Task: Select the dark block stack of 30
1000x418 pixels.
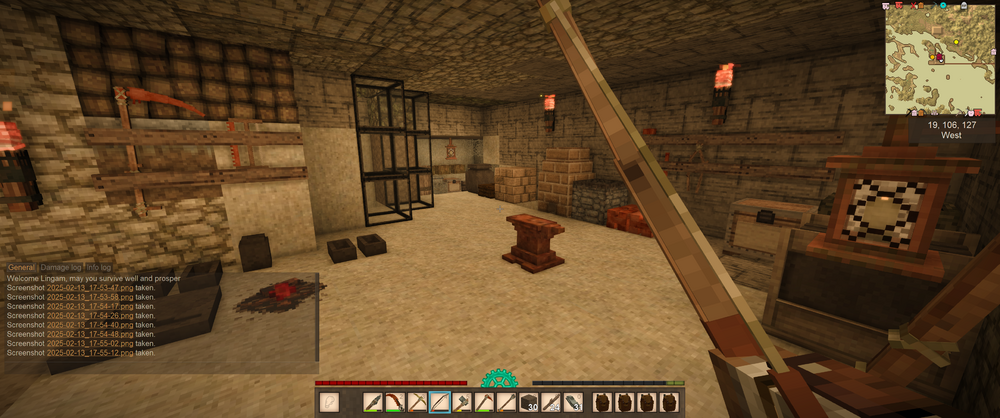Action: [x=529, y=403]
